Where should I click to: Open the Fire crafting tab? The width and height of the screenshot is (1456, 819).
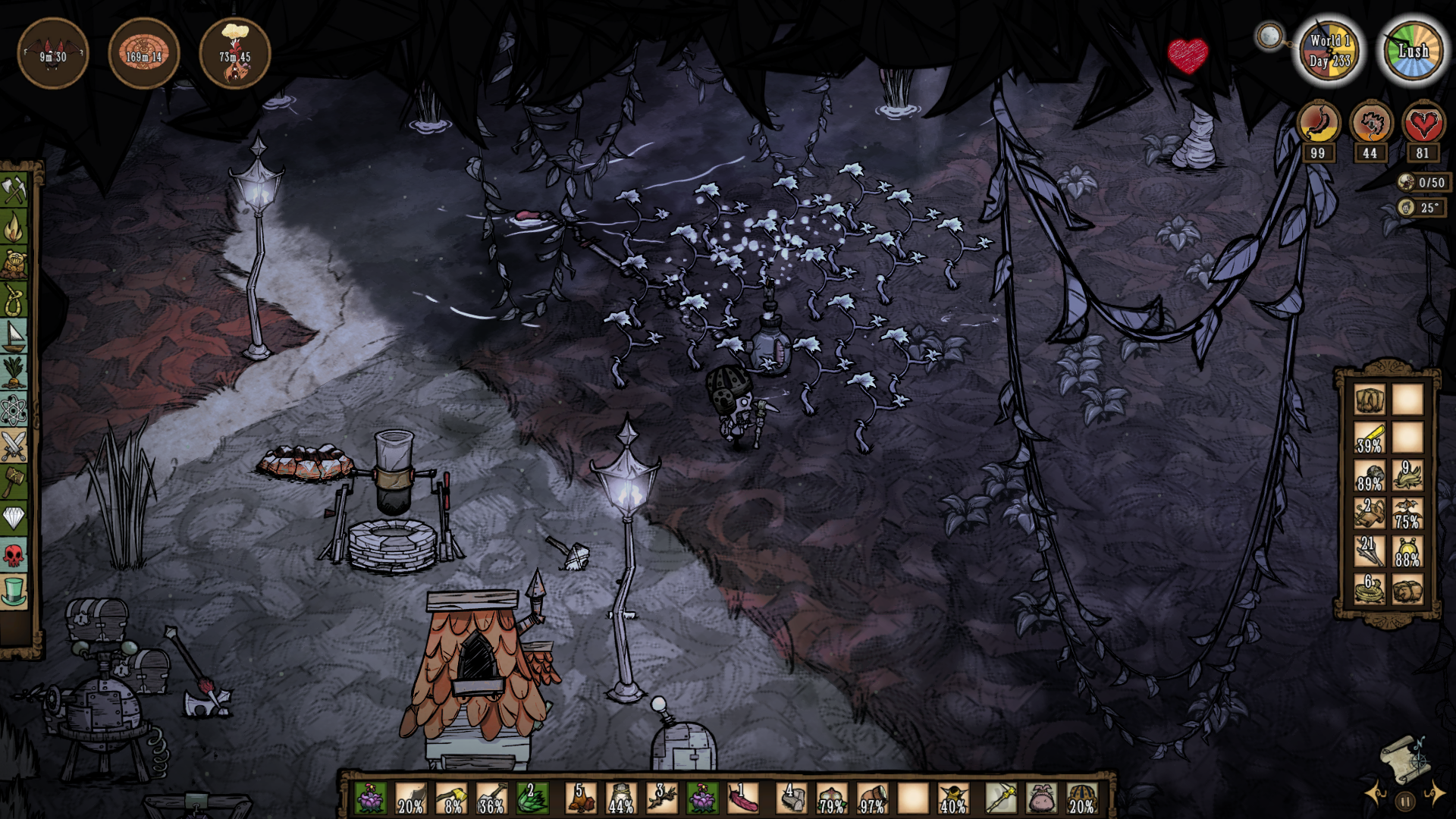pos(14,226)
